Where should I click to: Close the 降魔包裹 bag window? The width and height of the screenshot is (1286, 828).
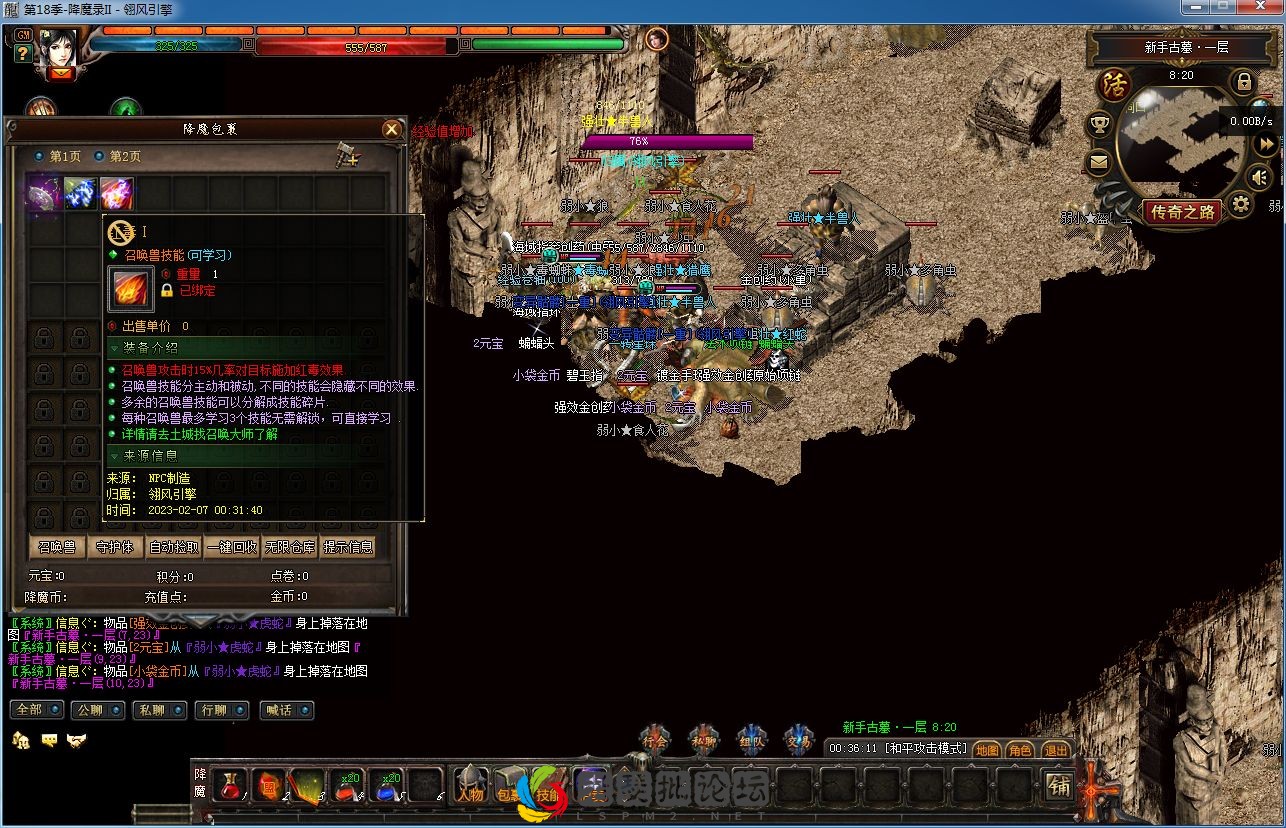pyautogui.click(x=391, y=129)
